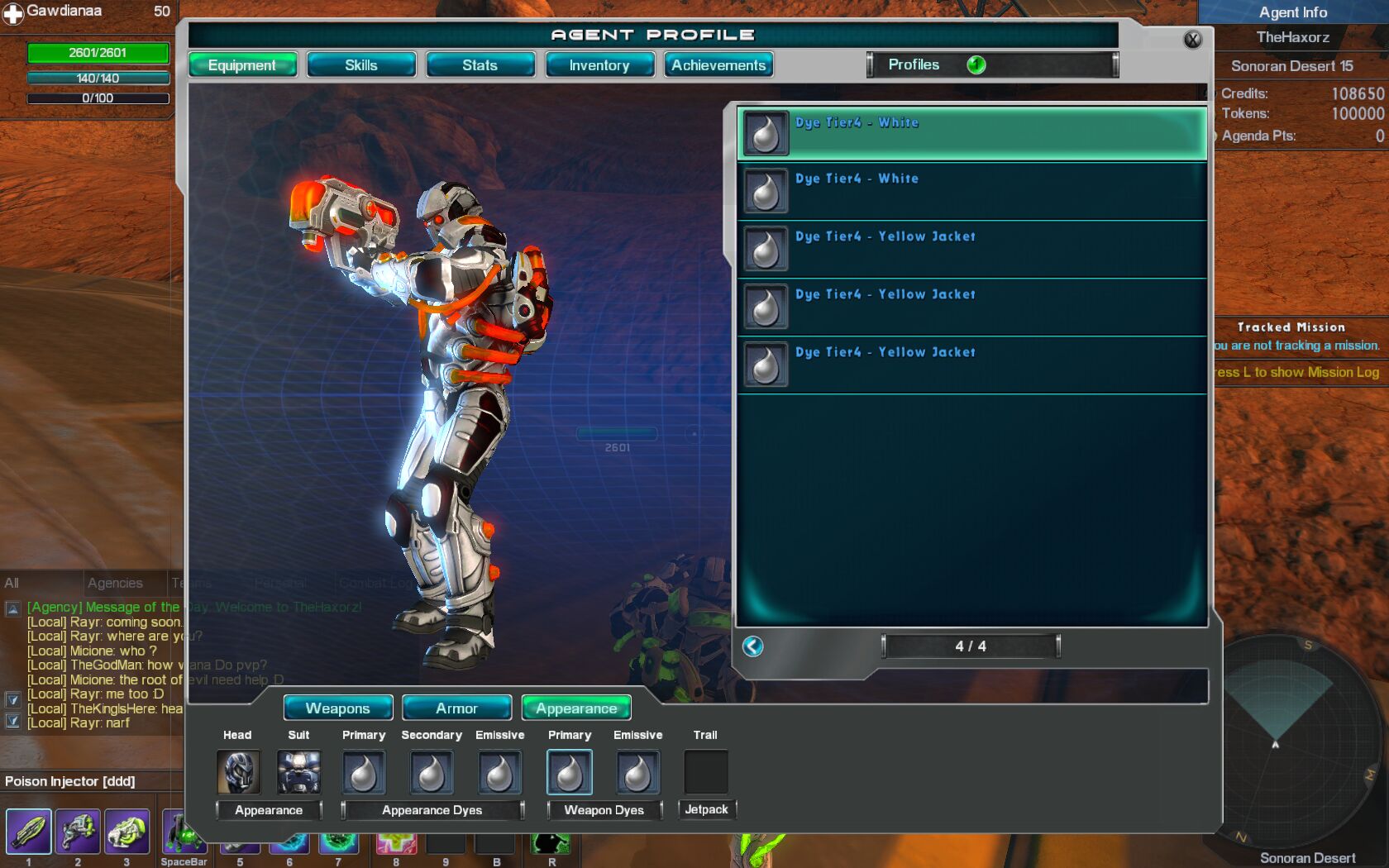This screenshot has height=868, width=1389.
Task: Open the Profiles selector
Action: [991, 64]
